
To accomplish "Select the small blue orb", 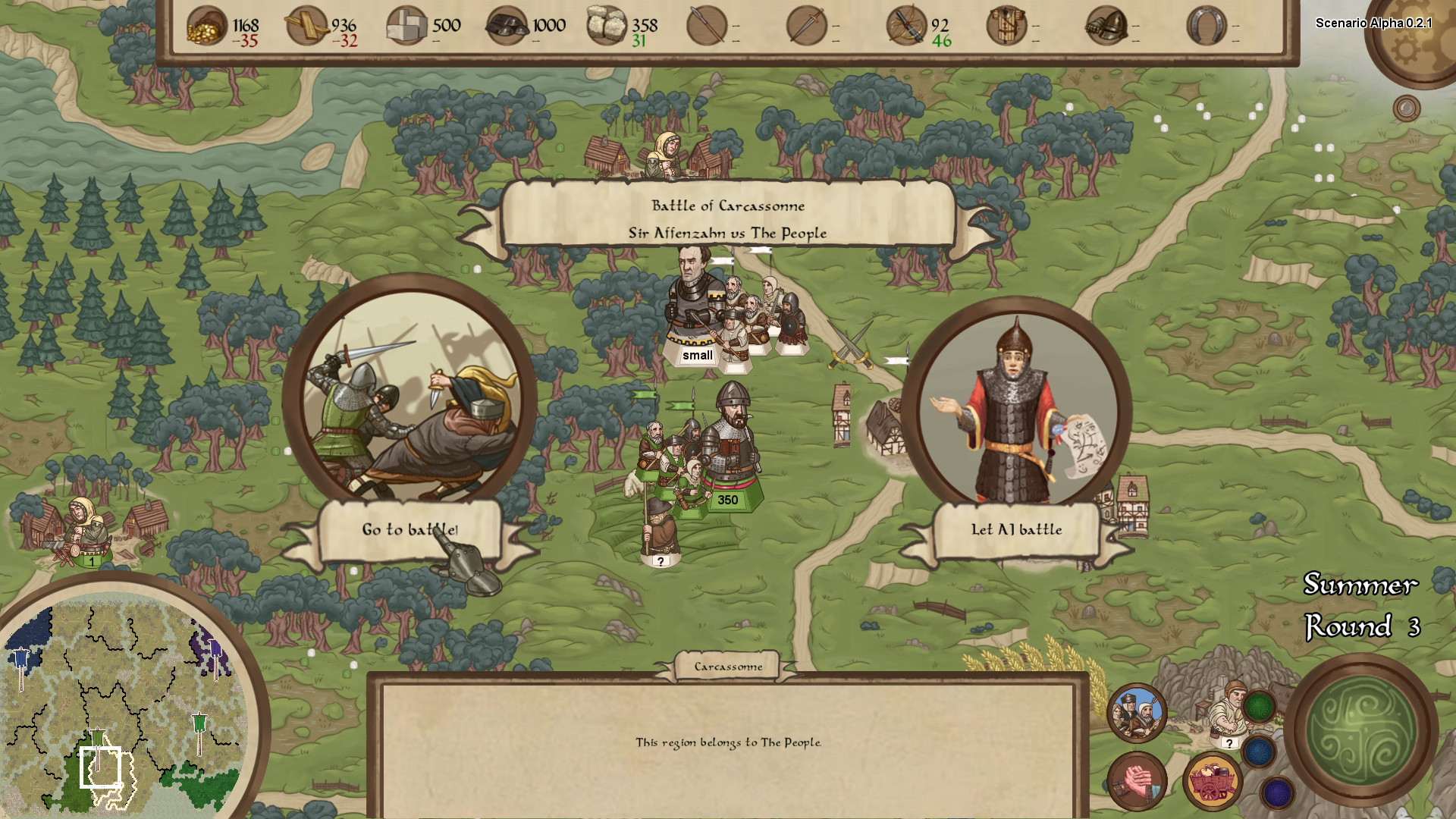I will pos(1259,752).
